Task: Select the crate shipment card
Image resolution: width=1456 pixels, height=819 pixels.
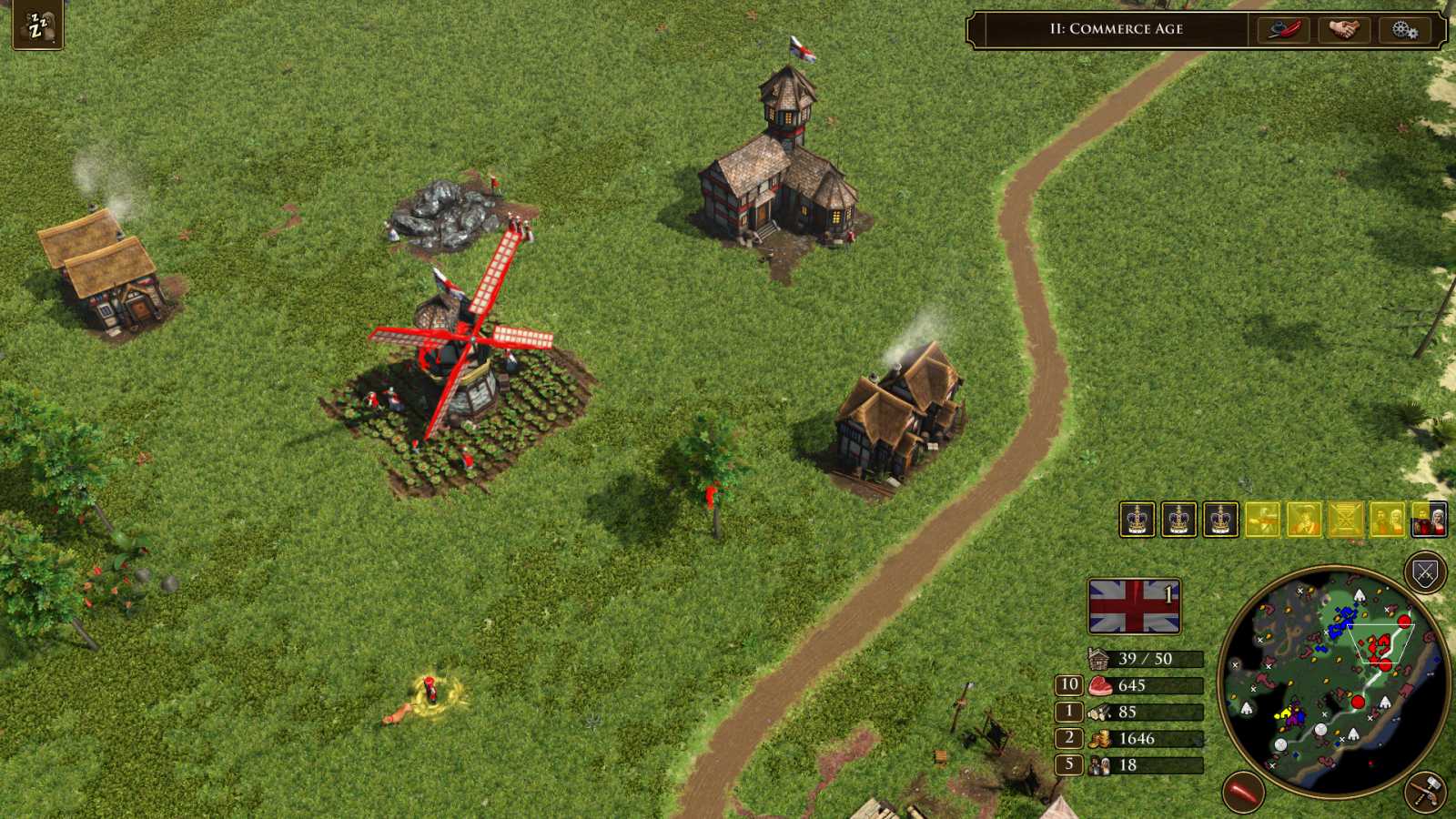Action: click(1347, 521)
